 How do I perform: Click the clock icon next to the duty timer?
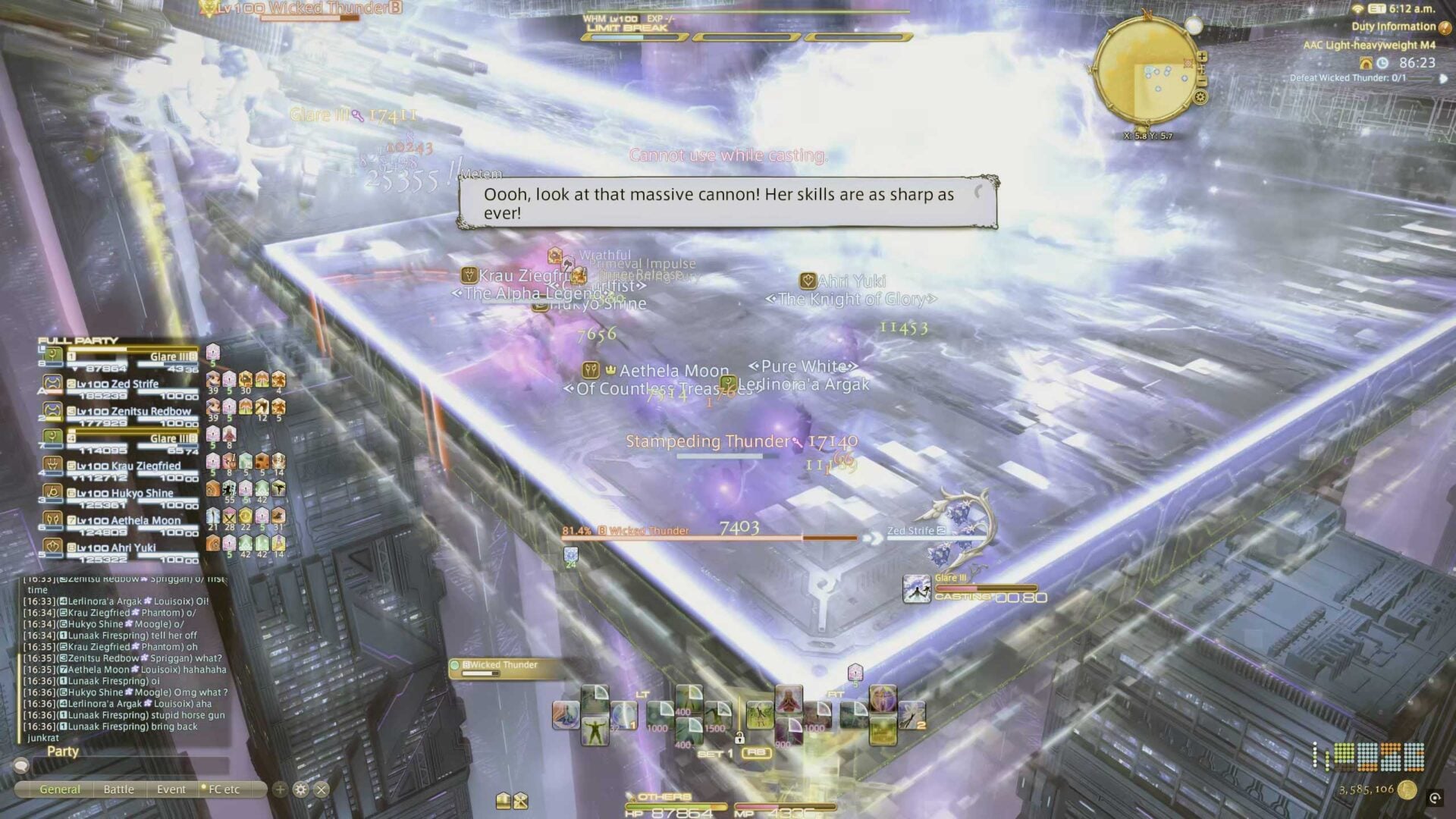1382,64
